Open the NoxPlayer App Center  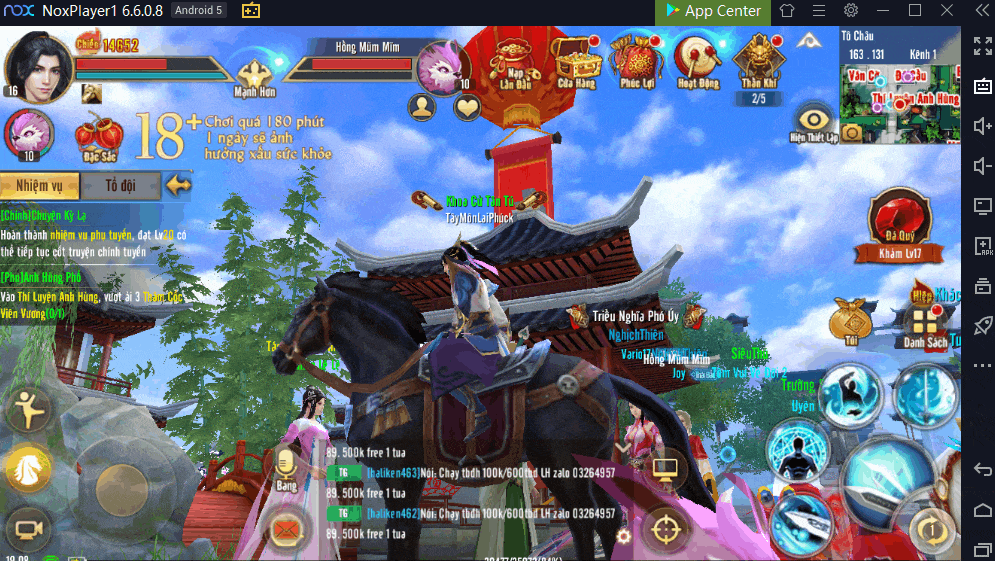click(x=712, y=11)
